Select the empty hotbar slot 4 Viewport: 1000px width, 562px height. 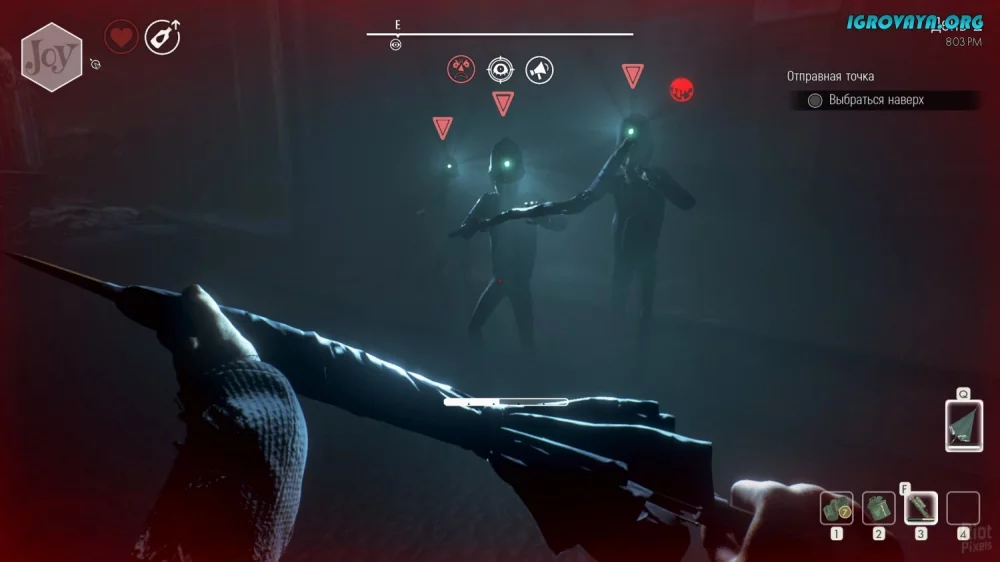[962, 509]
